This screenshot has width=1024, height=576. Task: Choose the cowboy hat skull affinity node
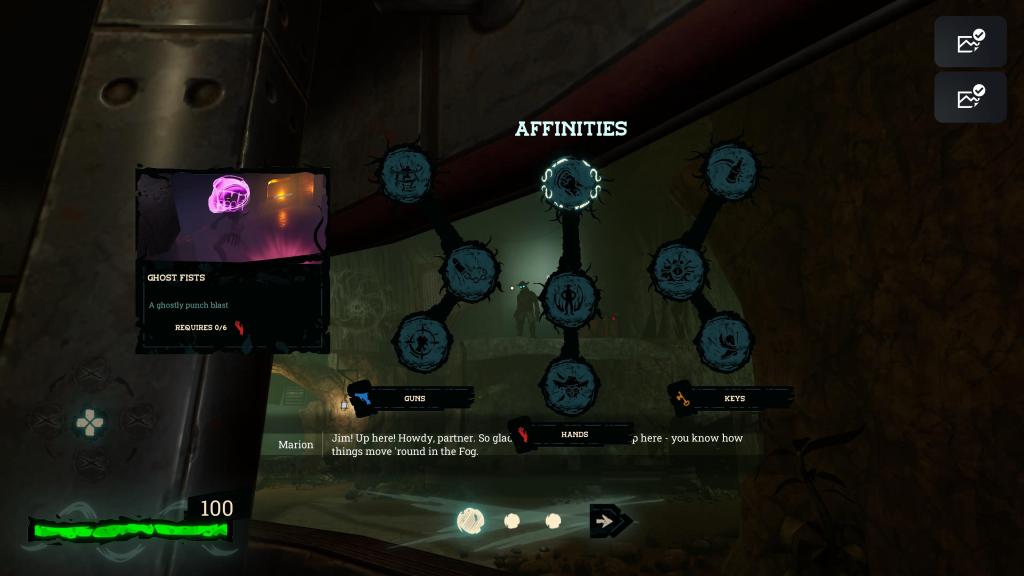pyautogui.click(x=570, y=383)
